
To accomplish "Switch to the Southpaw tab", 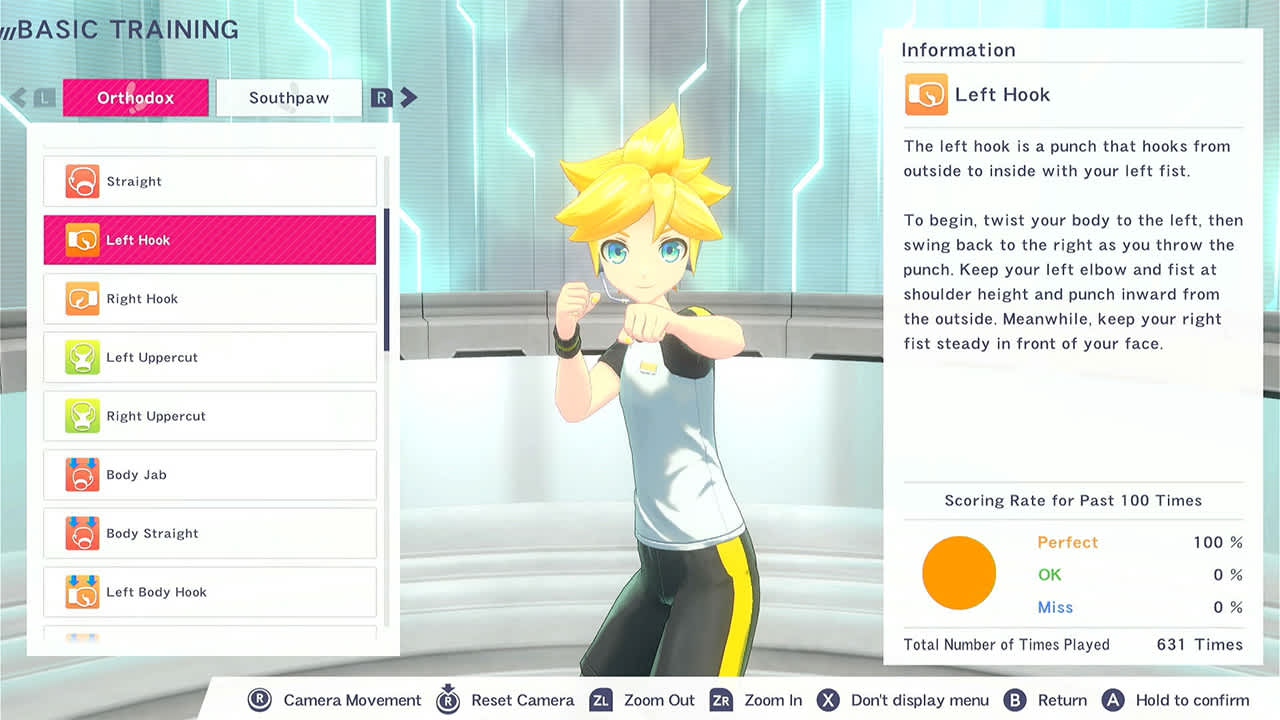I will tap(289, 97).
